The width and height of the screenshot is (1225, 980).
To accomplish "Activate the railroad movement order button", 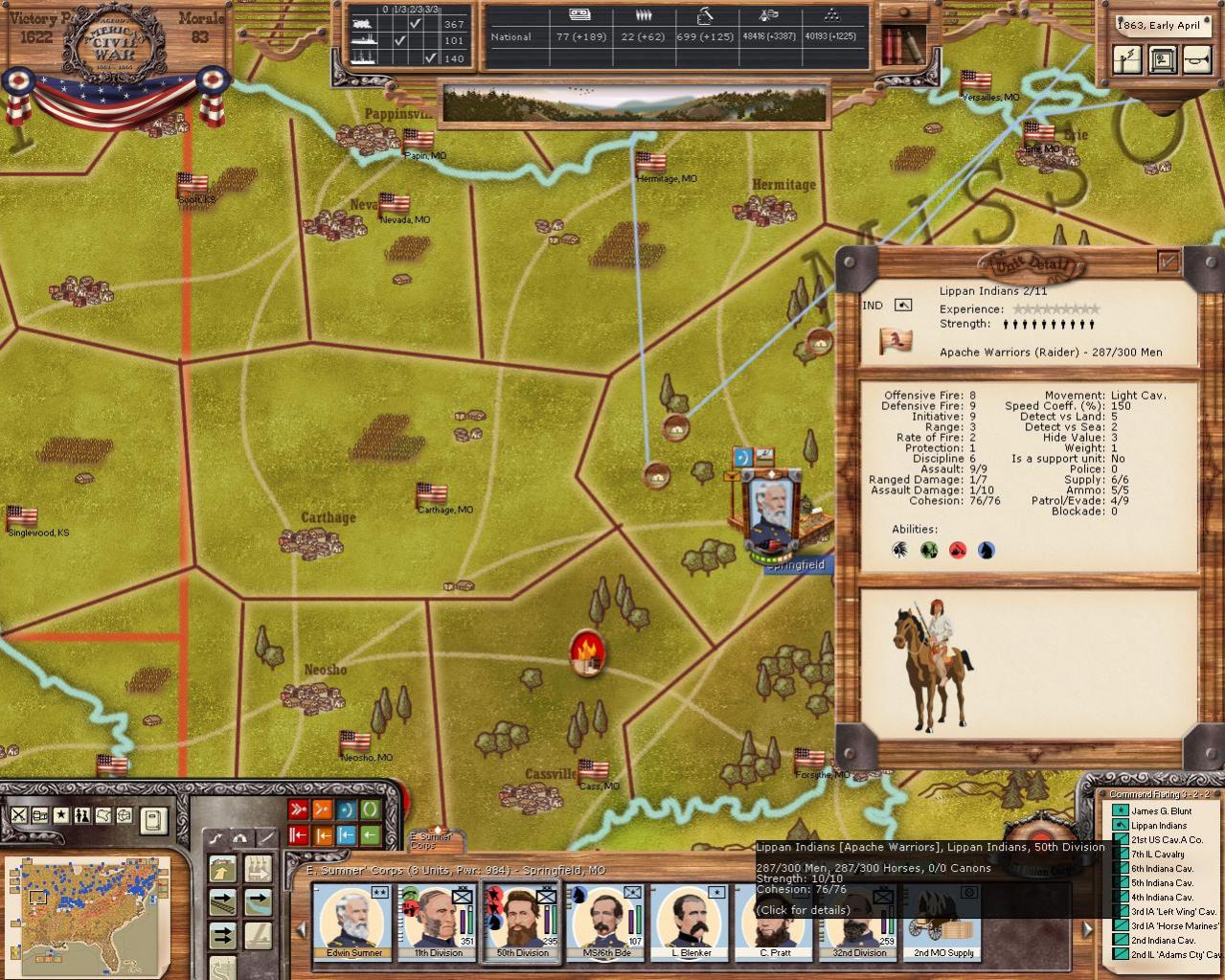I will (x=223, y=901).
